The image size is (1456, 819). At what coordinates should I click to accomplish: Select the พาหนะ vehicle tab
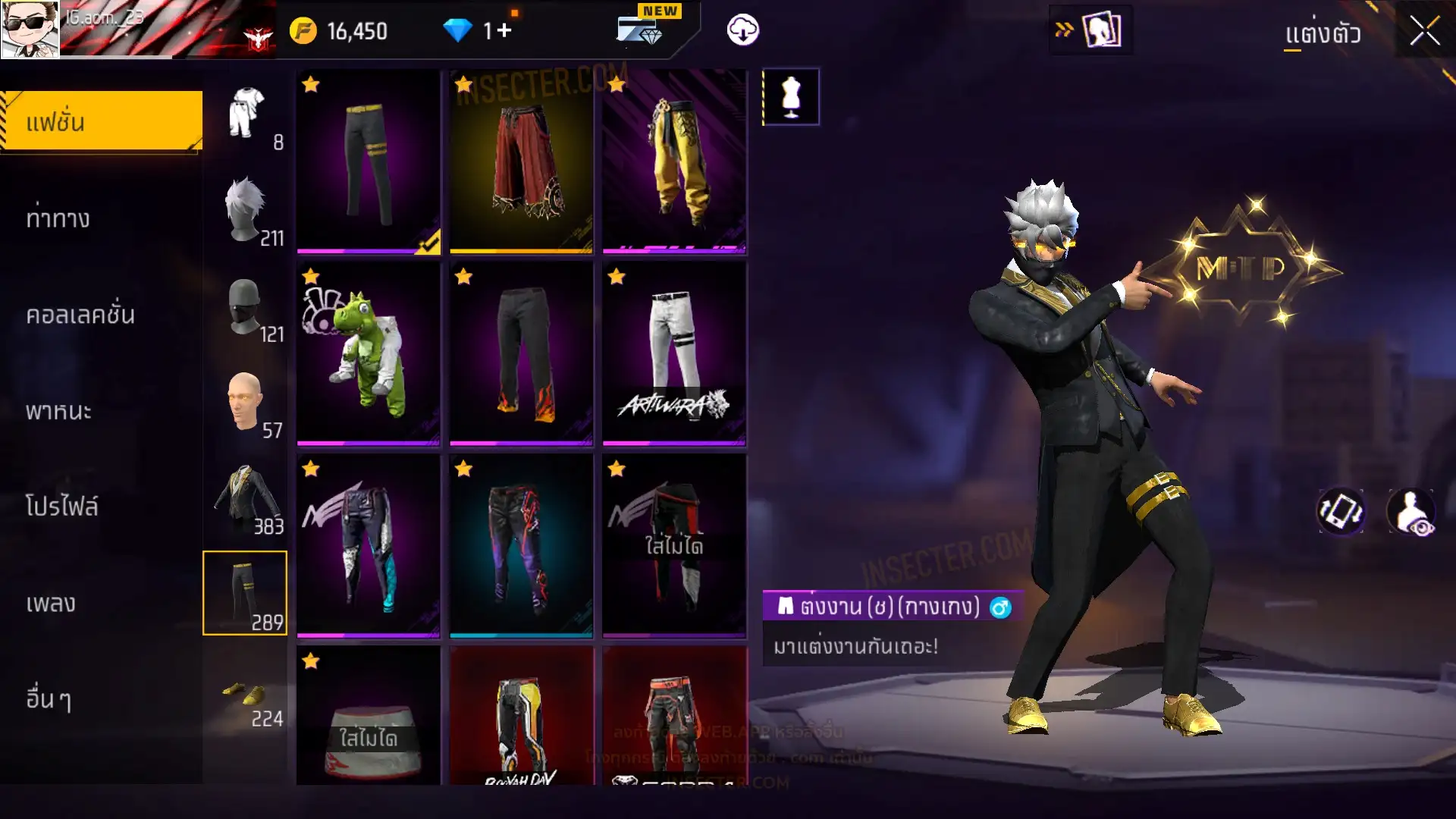click(x=59, y=411)
